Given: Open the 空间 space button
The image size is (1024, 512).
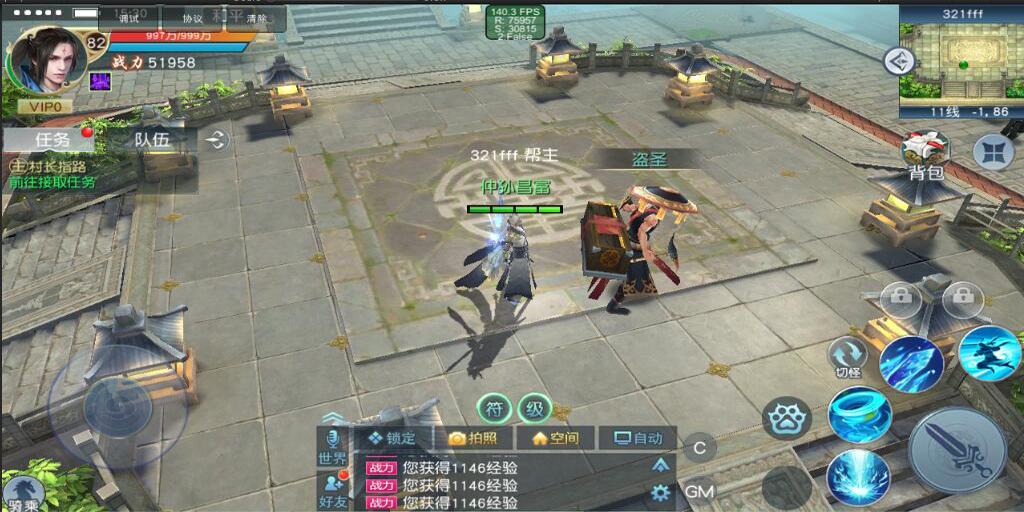Looking at the screenshot, I should [x=555, y=438].
